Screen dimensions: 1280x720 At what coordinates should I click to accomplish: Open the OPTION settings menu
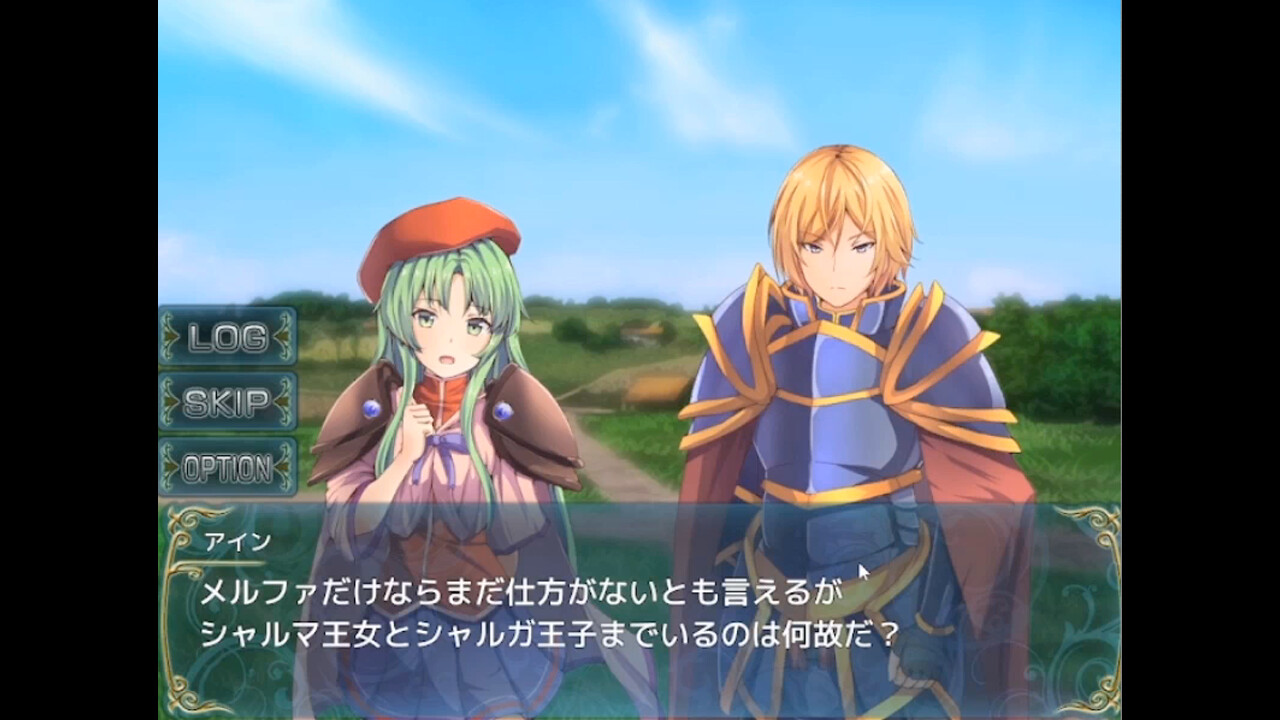(x=226, y=465)
